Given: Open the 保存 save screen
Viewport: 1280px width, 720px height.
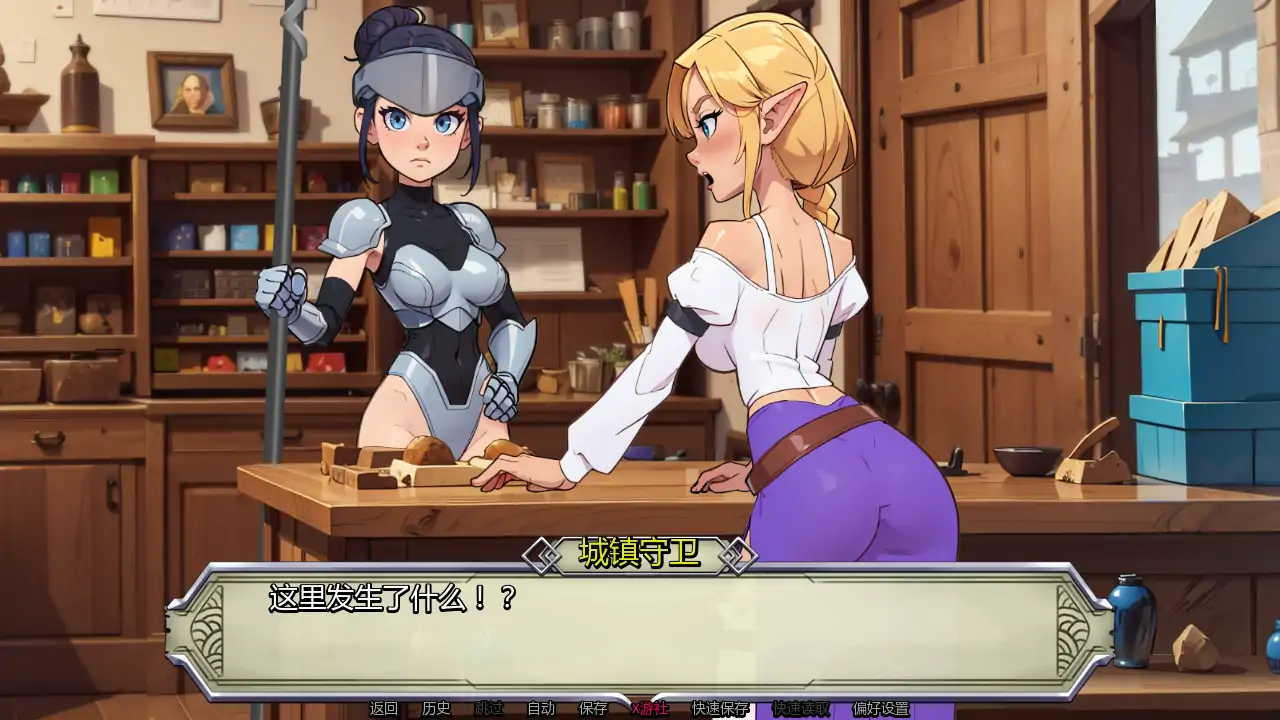Looking at the screenshot, I should [592, 710].
